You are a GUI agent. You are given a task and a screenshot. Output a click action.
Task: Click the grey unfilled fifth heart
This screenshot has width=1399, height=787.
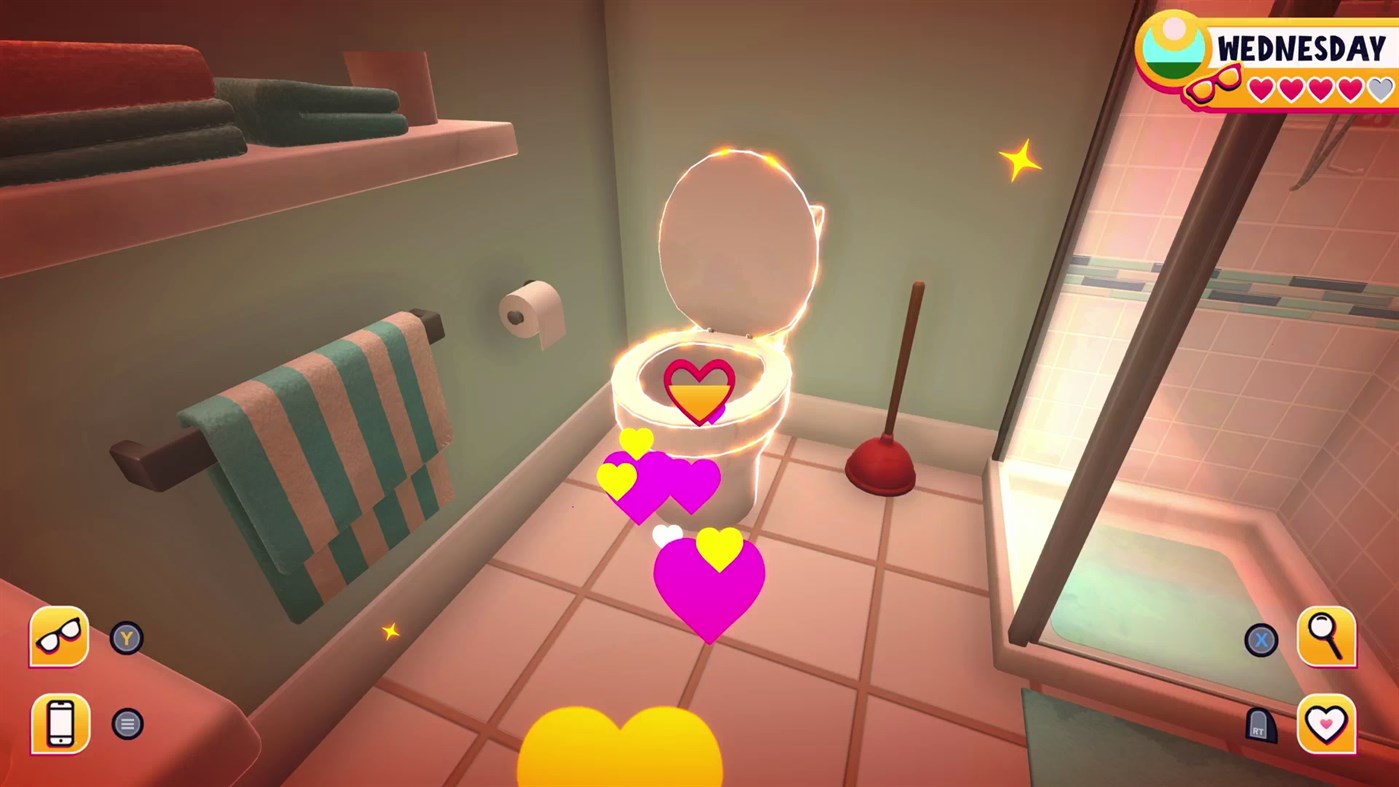(x=1378, y=88)
